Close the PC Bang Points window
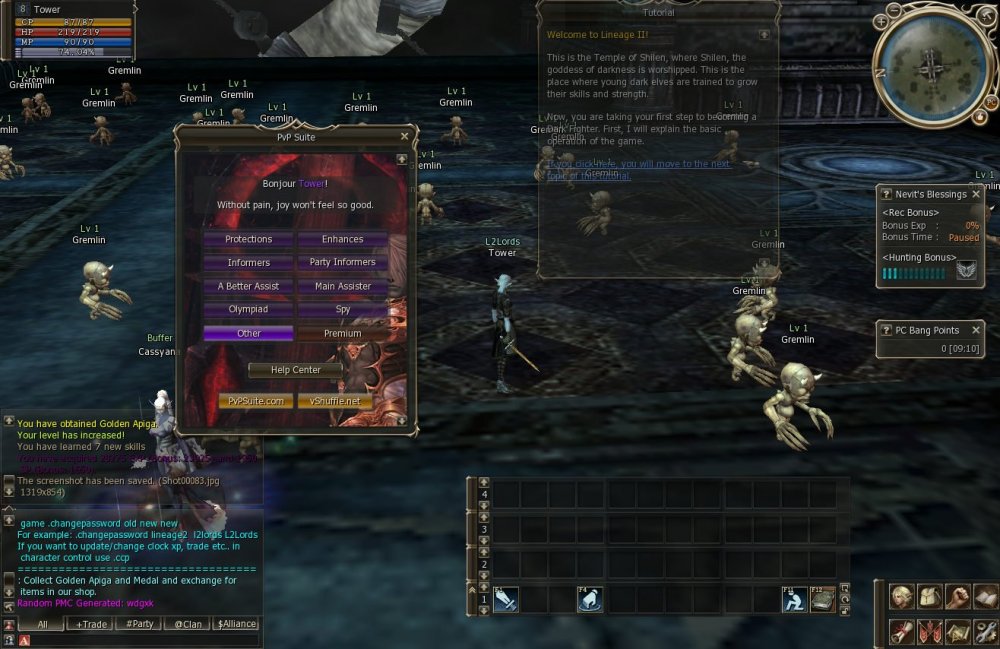1000x649 pixels. tap(976, 330)
